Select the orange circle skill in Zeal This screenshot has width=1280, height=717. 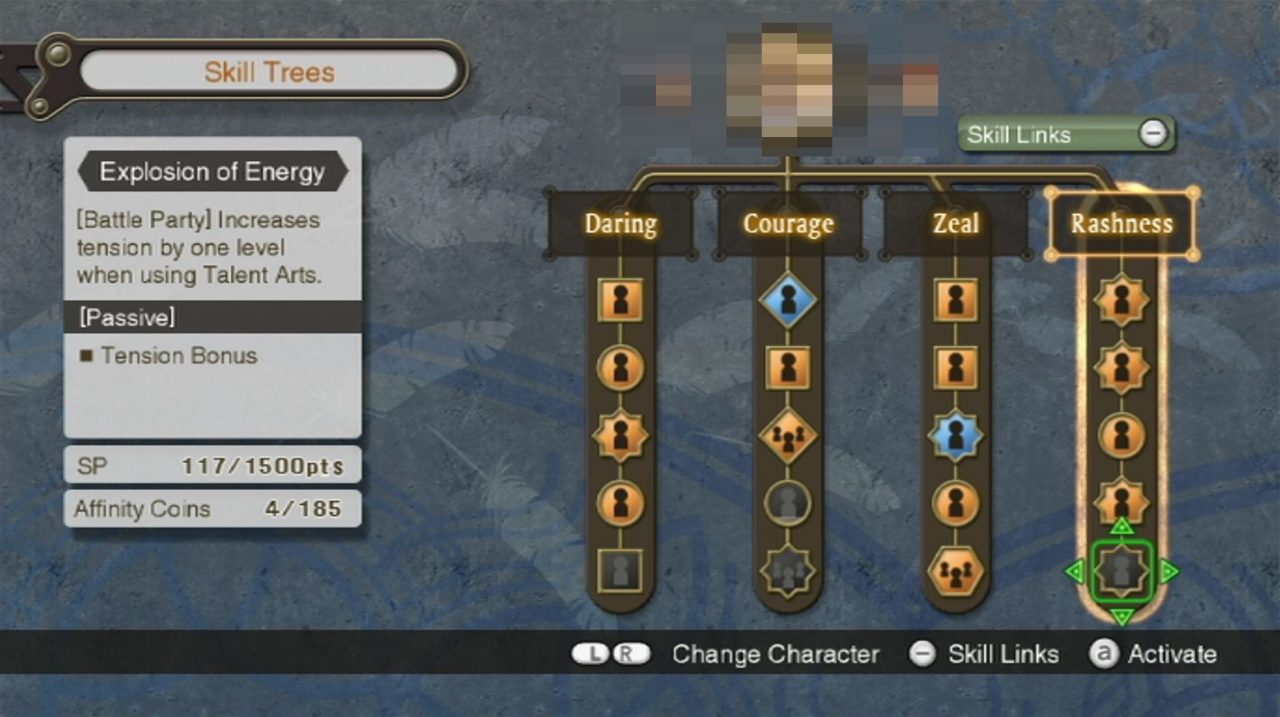955,503
